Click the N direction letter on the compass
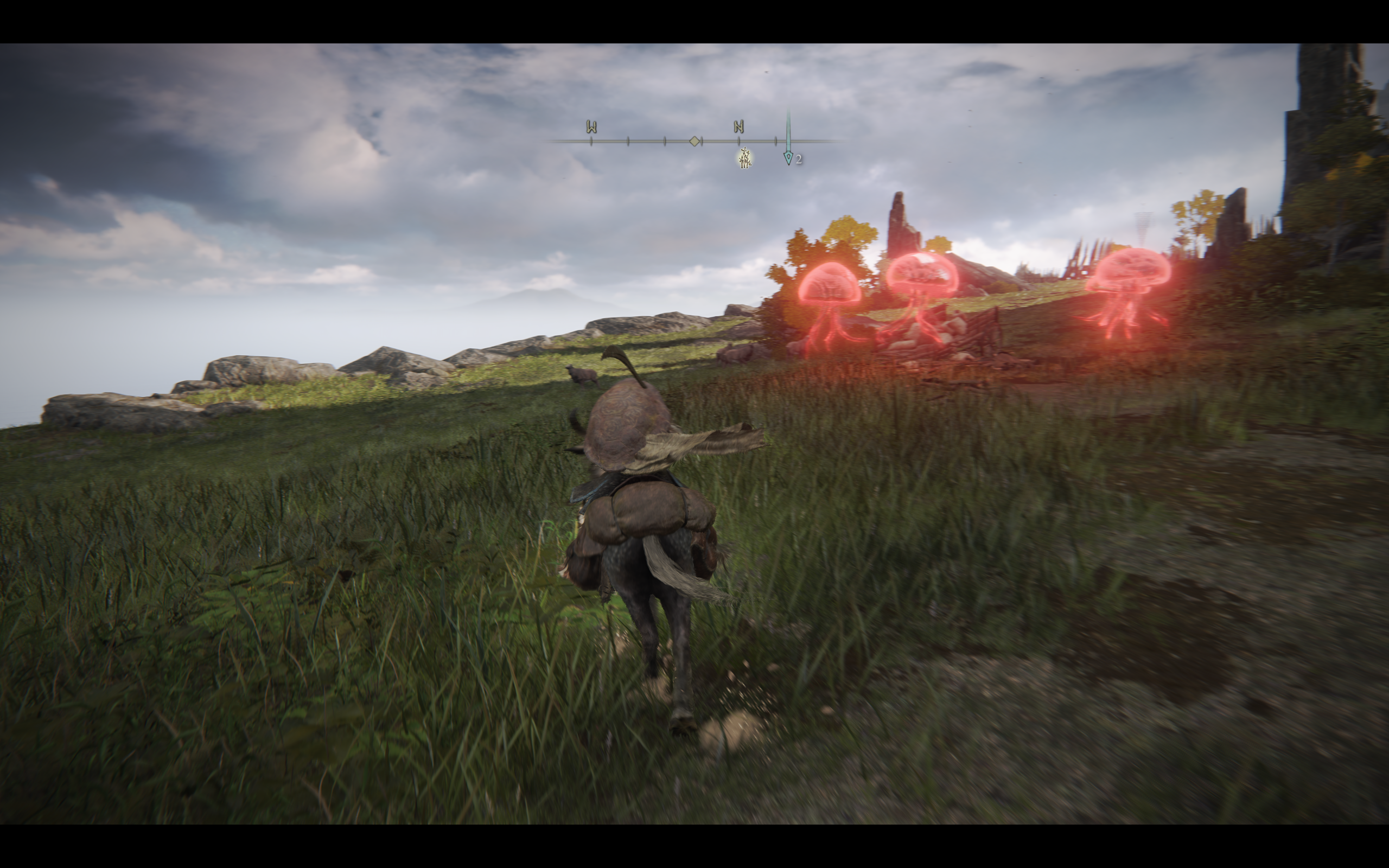 point(738,126)
